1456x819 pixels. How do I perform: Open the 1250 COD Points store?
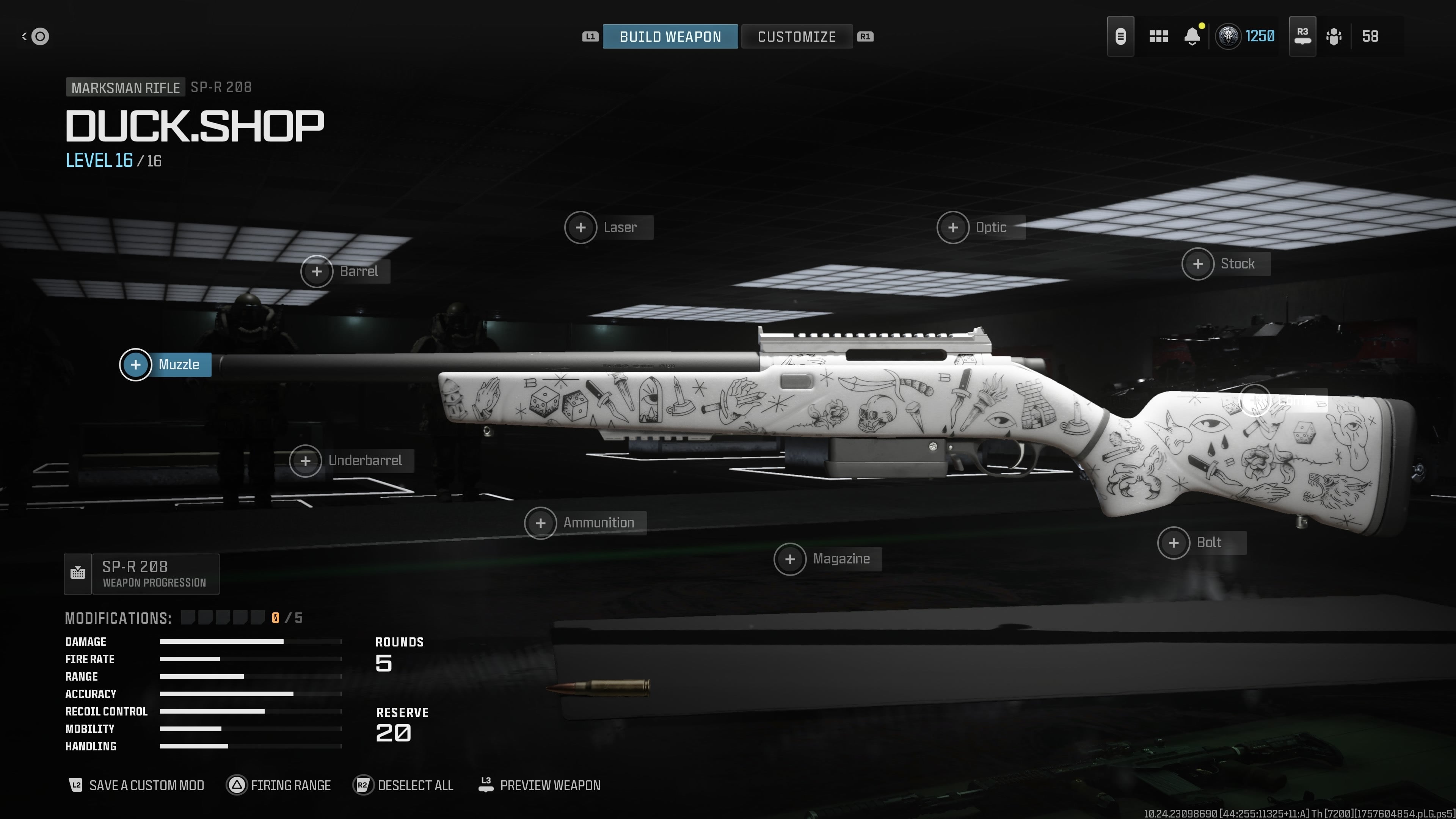1246,37
